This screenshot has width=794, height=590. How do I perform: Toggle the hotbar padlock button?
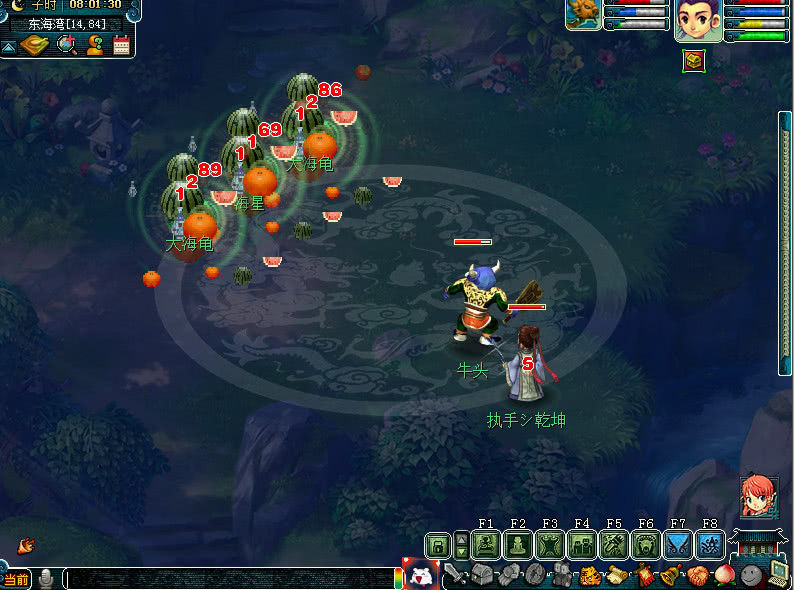click(x=437, y=545)
